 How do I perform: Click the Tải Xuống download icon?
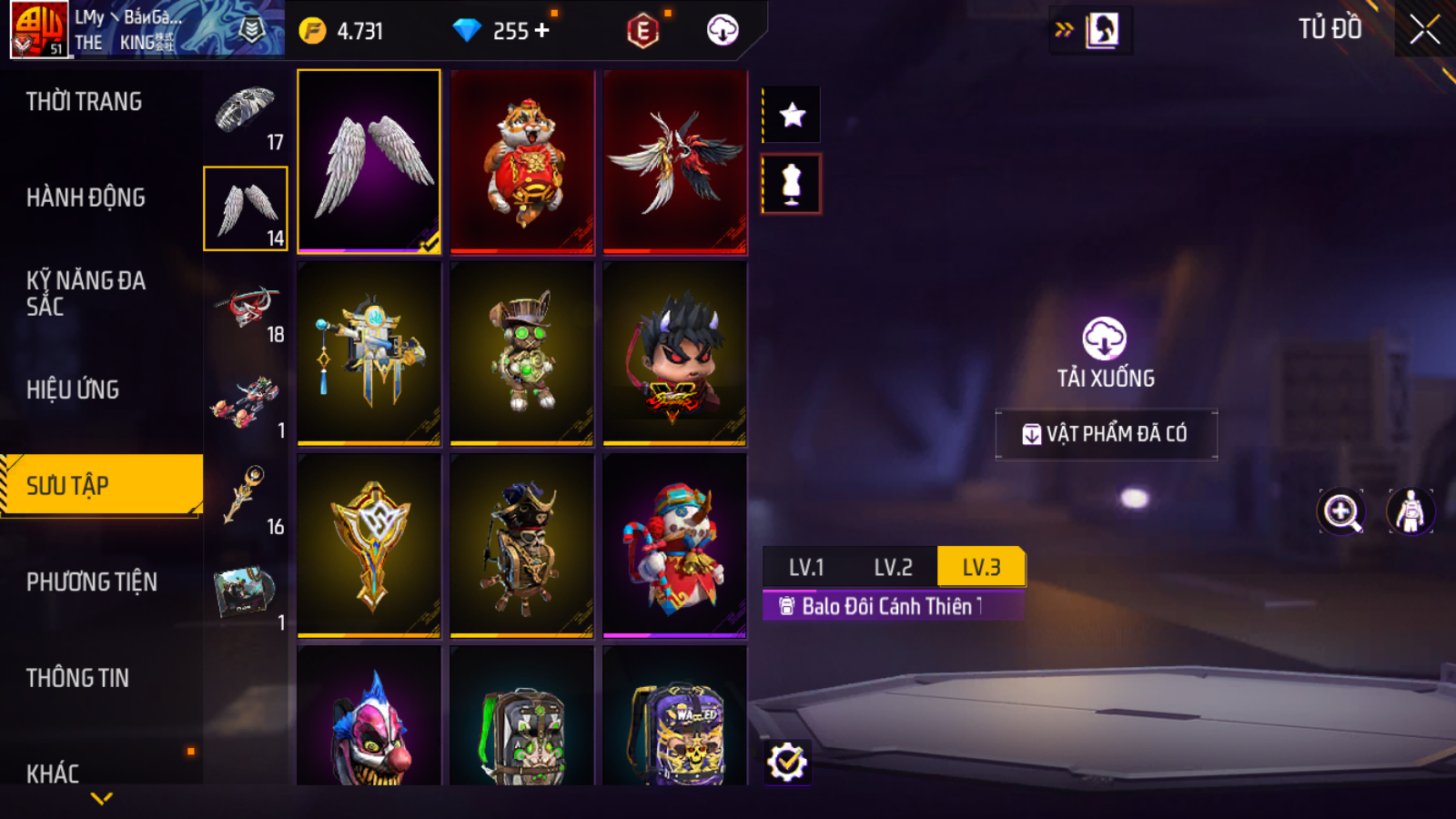[1105, 339]
